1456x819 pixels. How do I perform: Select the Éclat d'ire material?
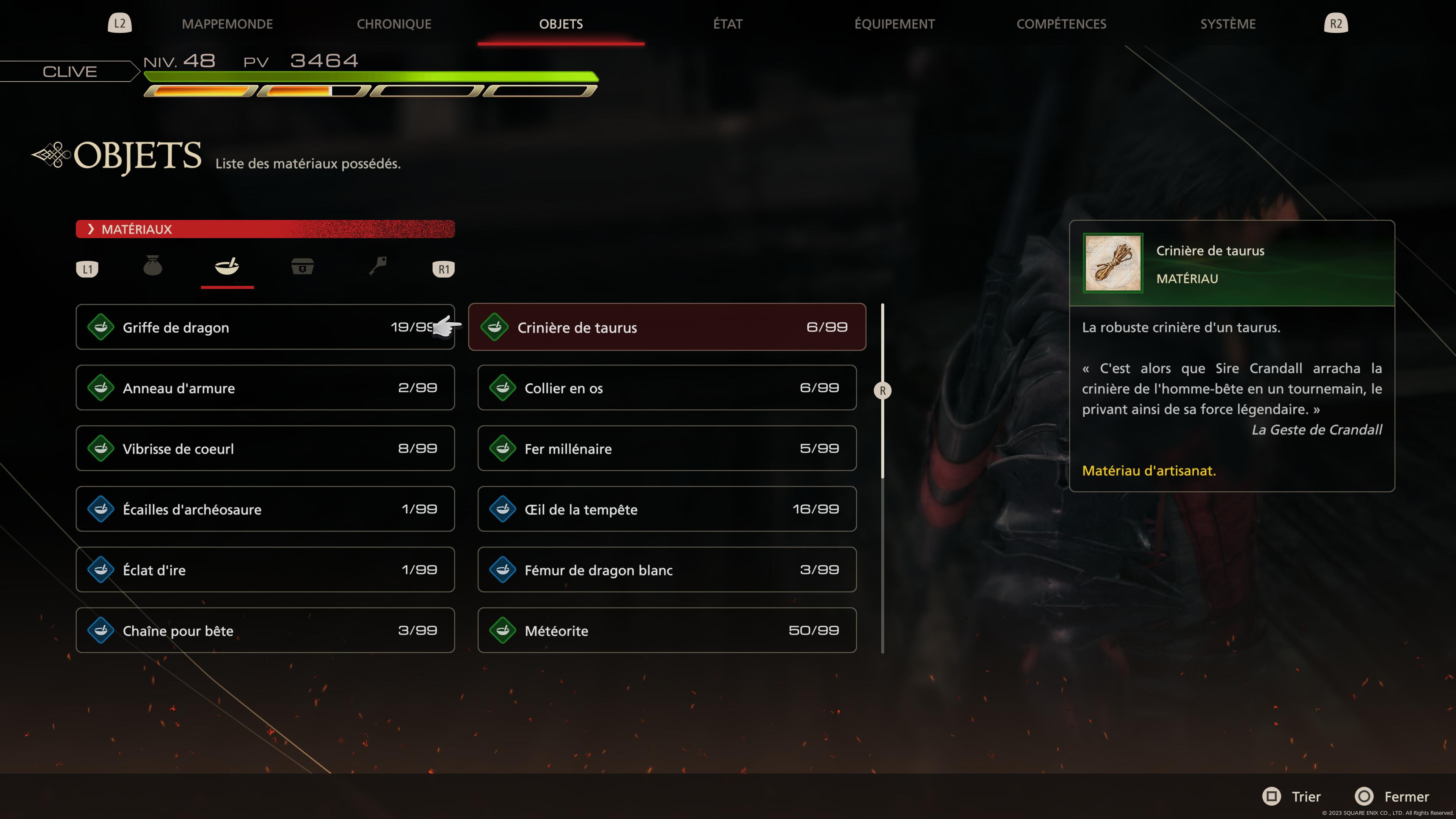click(265, 570)
